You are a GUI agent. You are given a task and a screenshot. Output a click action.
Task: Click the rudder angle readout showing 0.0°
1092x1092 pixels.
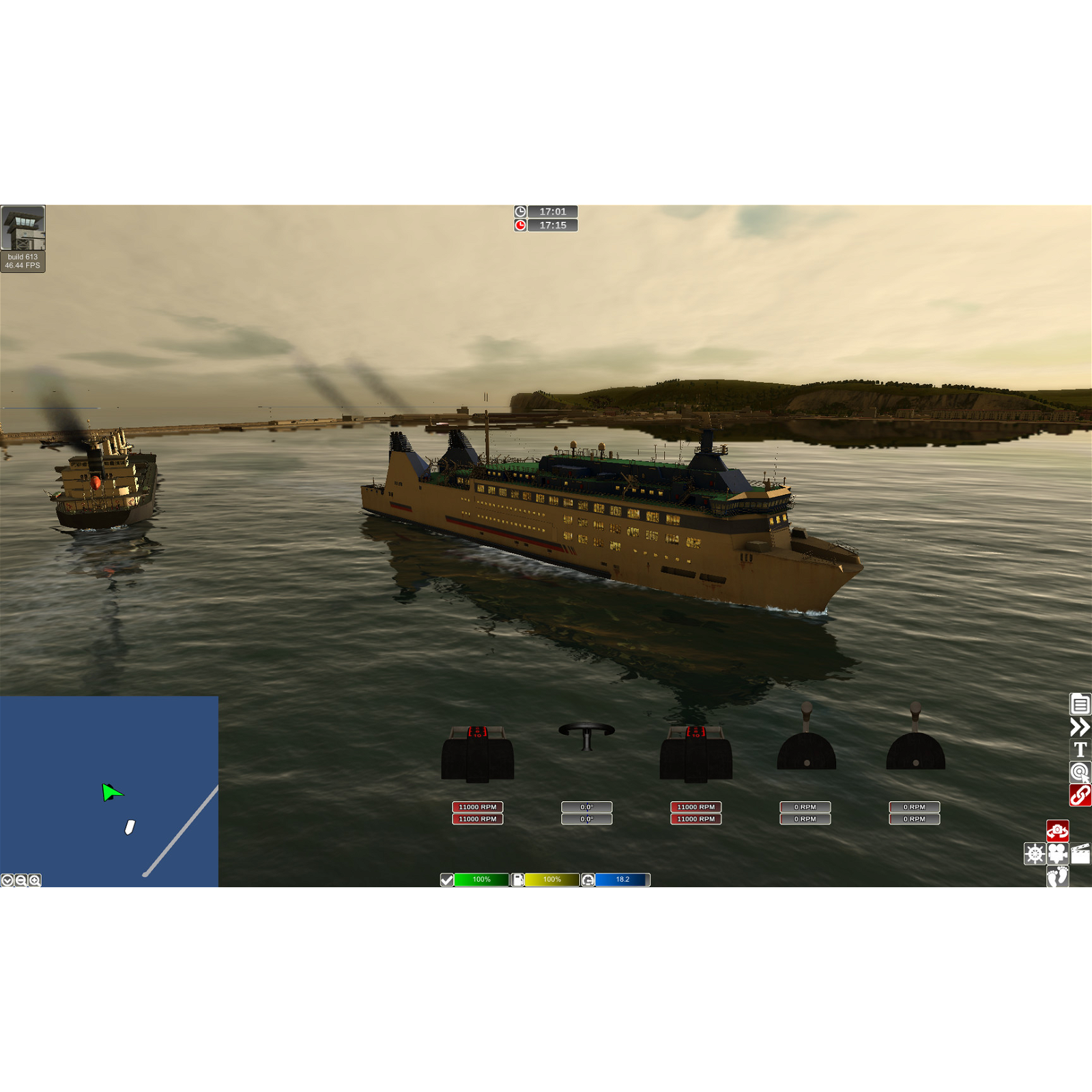pyautogui.click(x=586, y=807)
